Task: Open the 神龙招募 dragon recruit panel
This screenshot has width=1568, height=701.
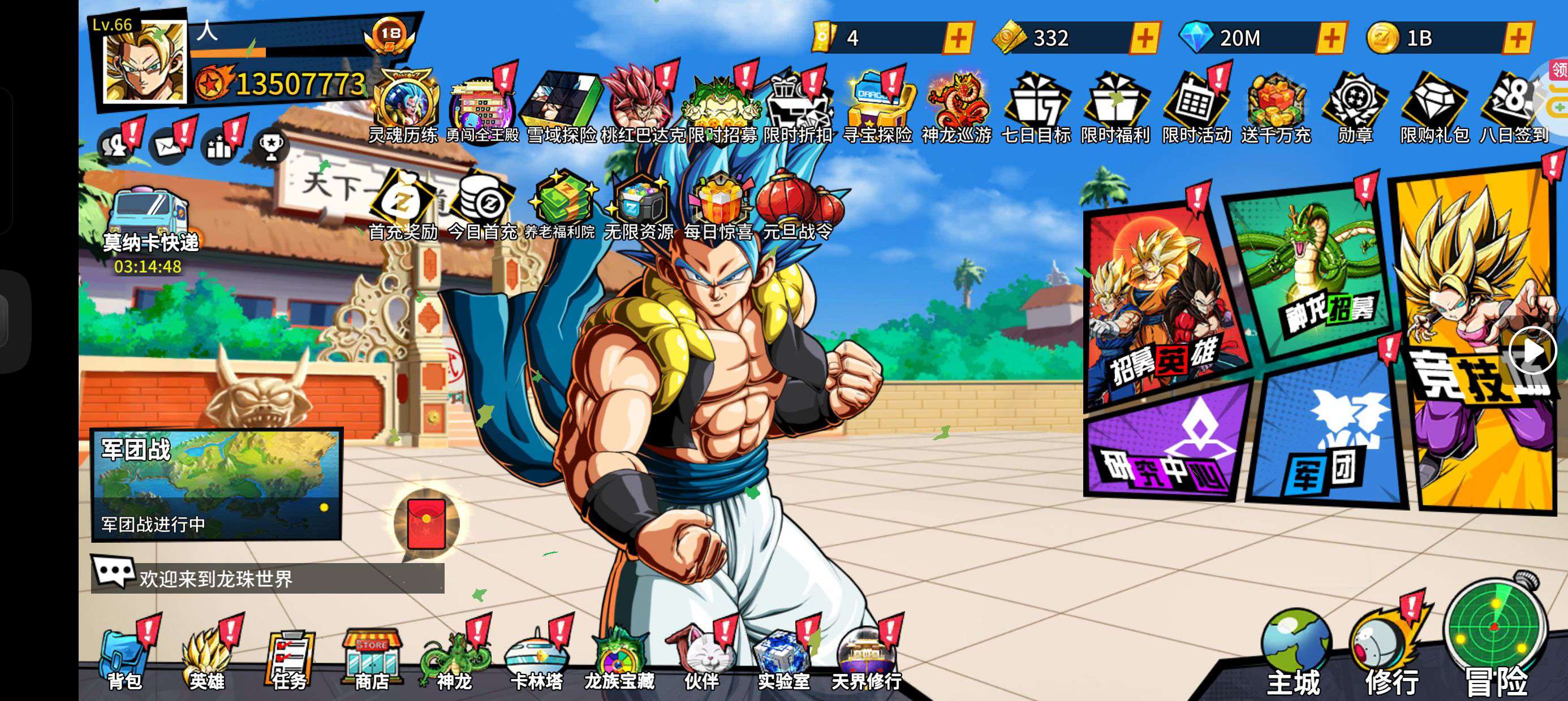Action: pyautogui.click(x=1315, y=274)
